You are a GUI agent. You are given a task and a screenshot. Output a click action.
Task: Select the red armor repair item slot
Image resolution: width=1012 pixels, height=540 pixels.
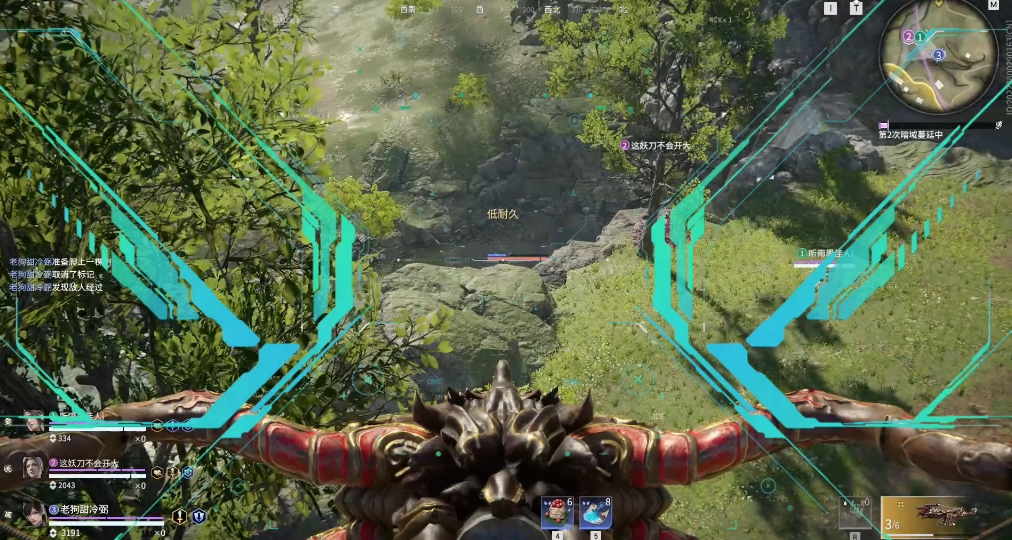point(556,513)
